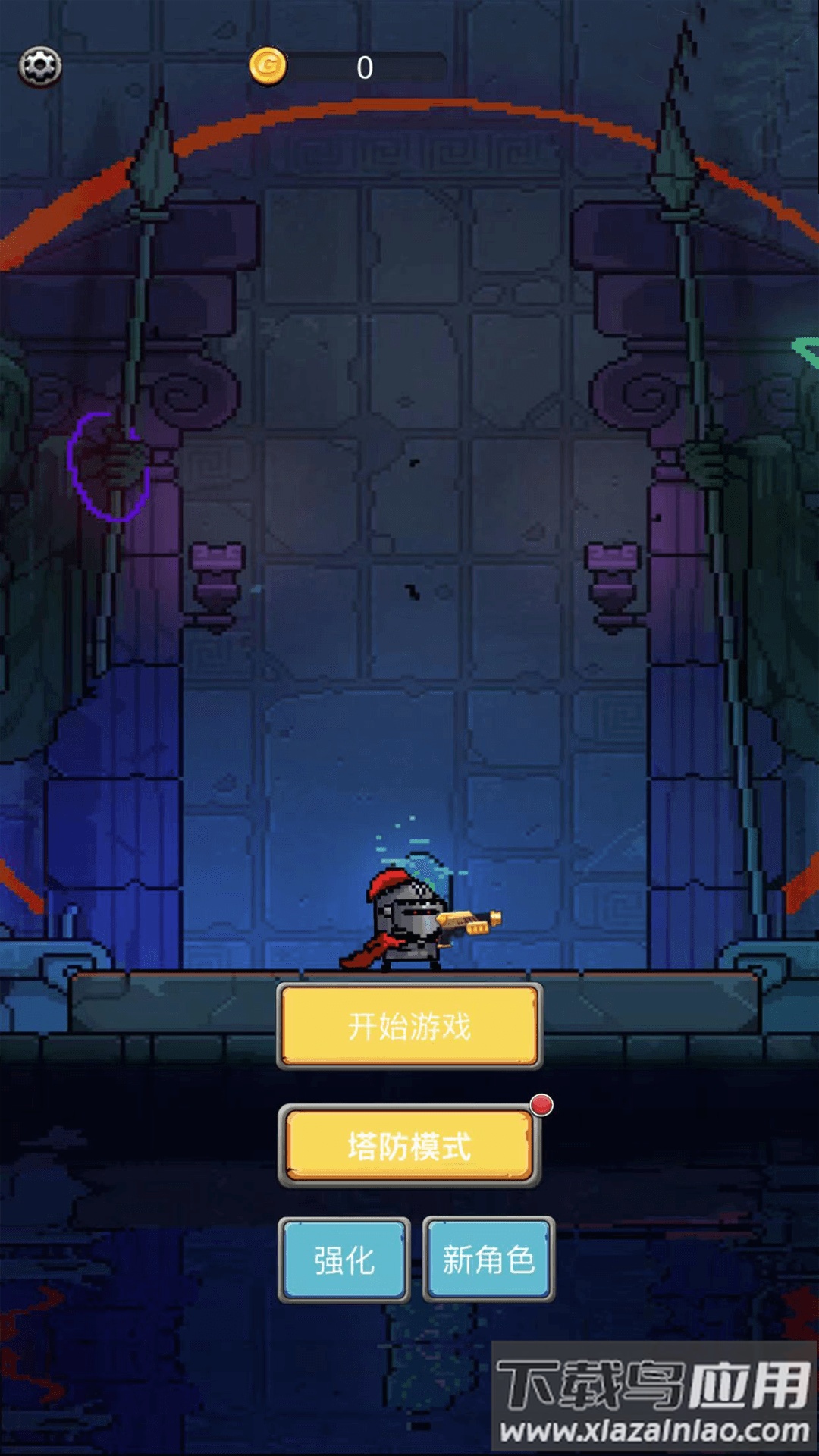This screenshot has height=1456, width=819.
Task: Open the 新角色 new character menu
Action: coord(488,1260)
